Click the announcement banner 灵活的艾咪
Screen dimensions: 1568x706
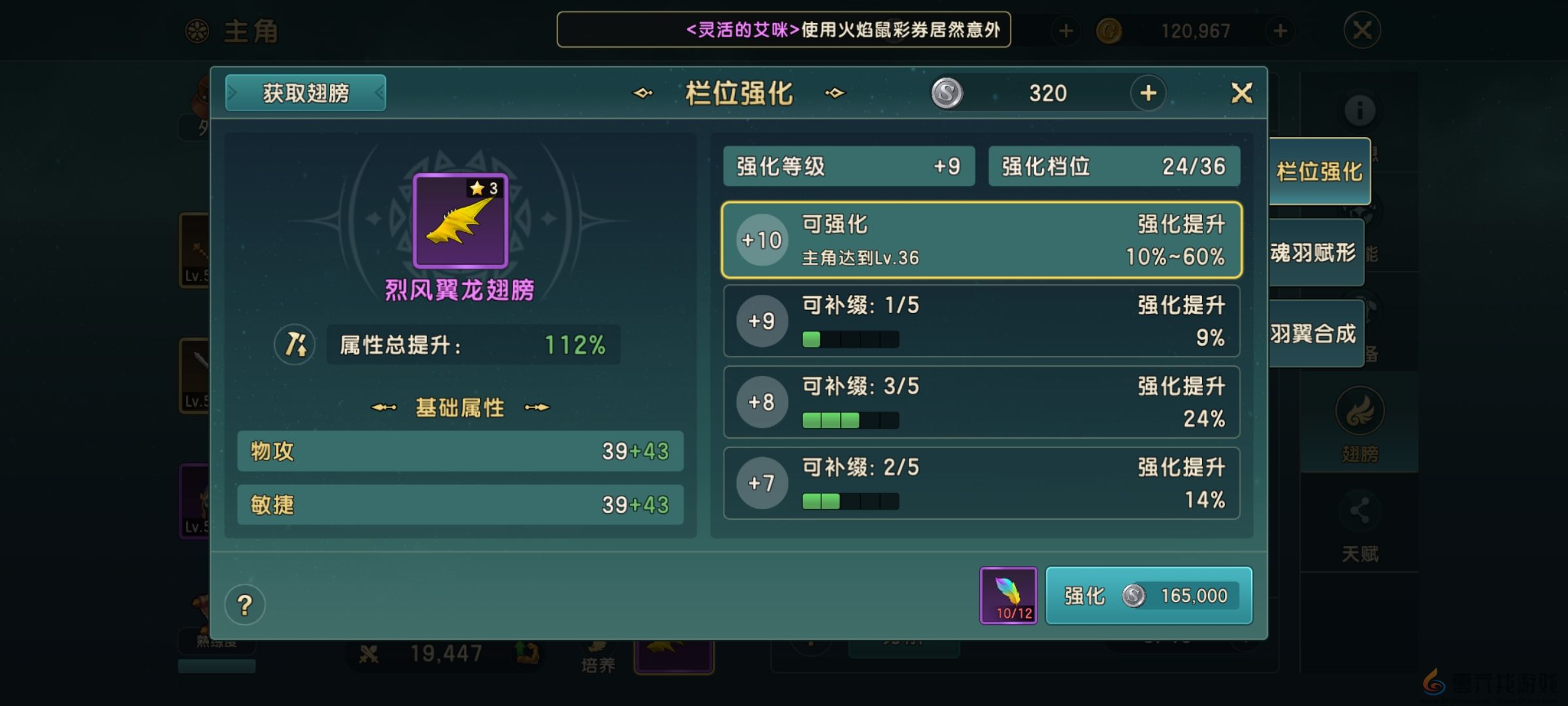click(784, 29)
